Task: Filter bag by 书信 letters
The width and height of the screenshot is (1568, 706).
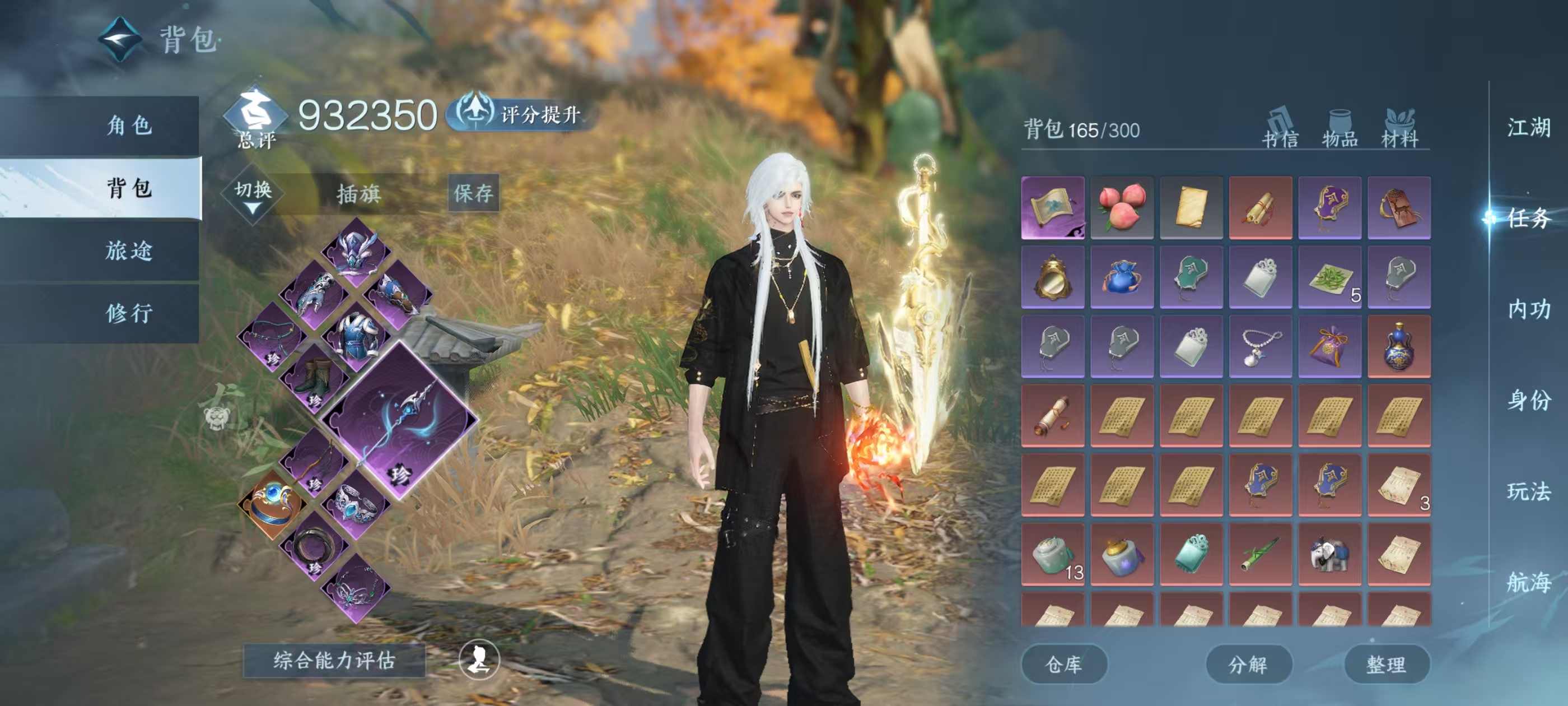Action: [1280, 129]
